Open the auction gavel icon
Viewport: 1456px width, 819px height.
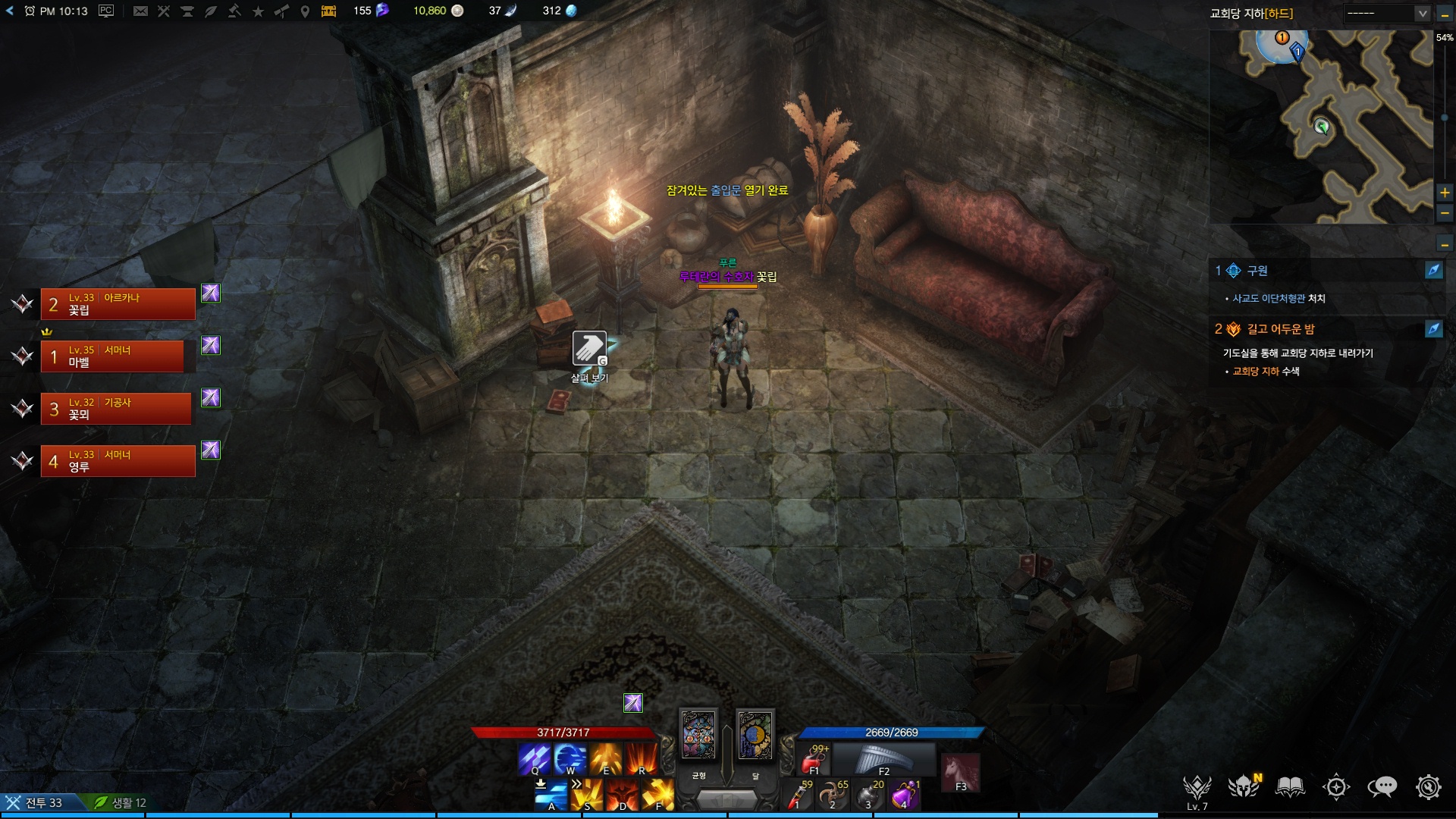(234, 11)
